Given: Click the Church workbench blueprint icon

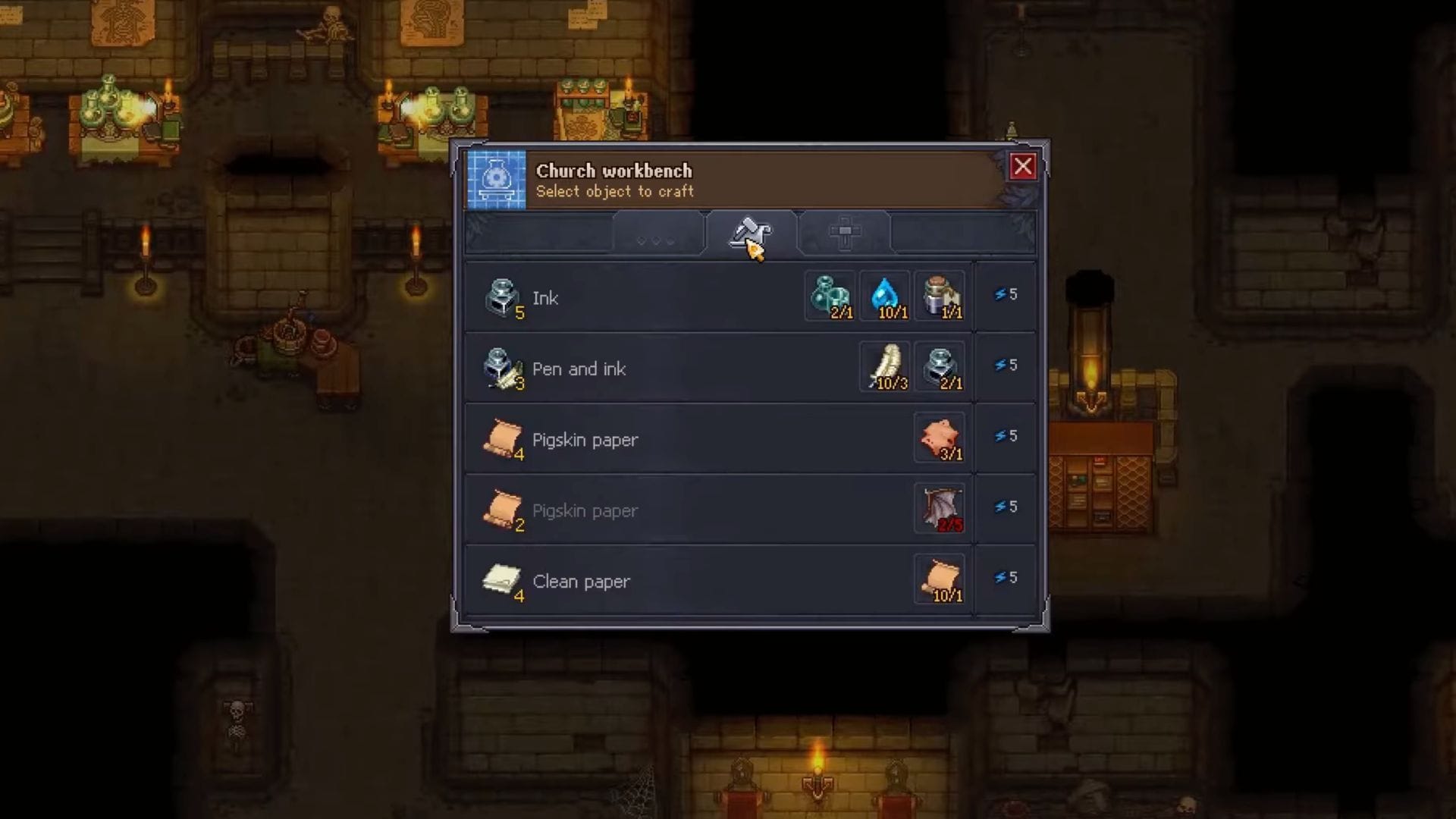Looking at the screenshot, I should click(497, 180).
